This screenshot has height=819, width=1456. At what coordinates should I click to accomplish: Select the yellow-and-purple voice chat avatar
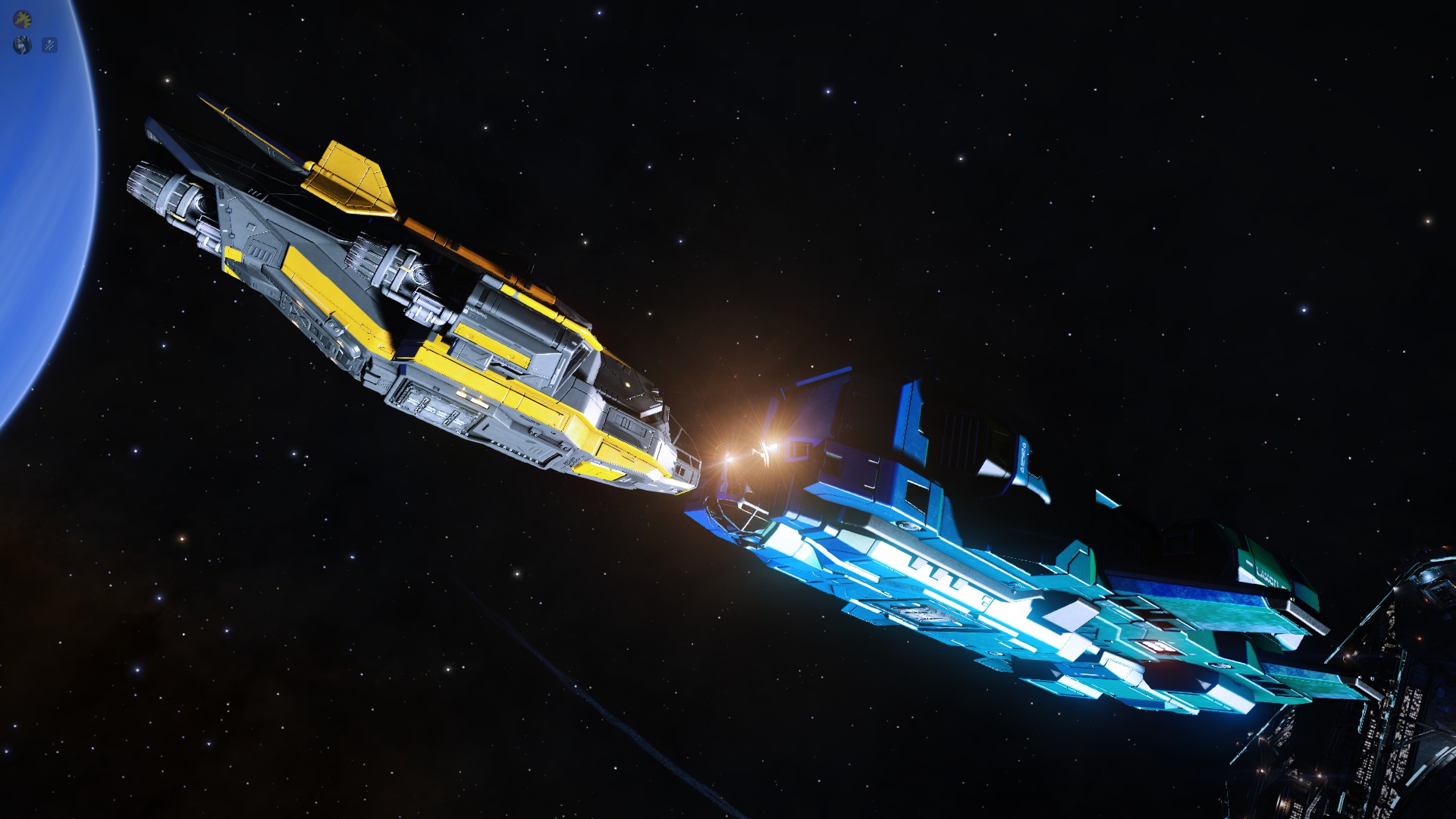(23, 18)
